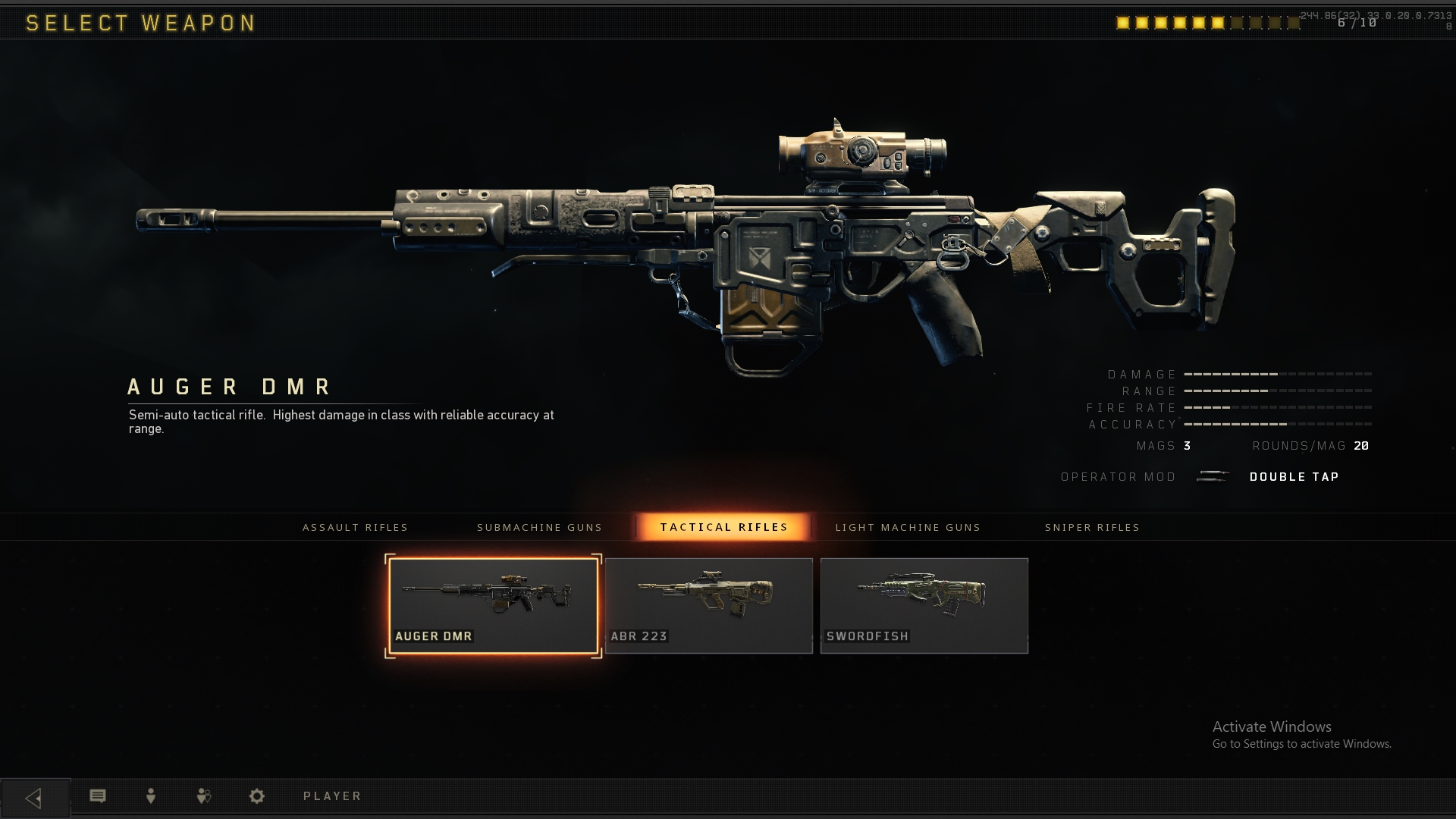Switch to Sniper Rifles tab
The height and width of the screenshot is (819, 1456).
click(1092, 527)
